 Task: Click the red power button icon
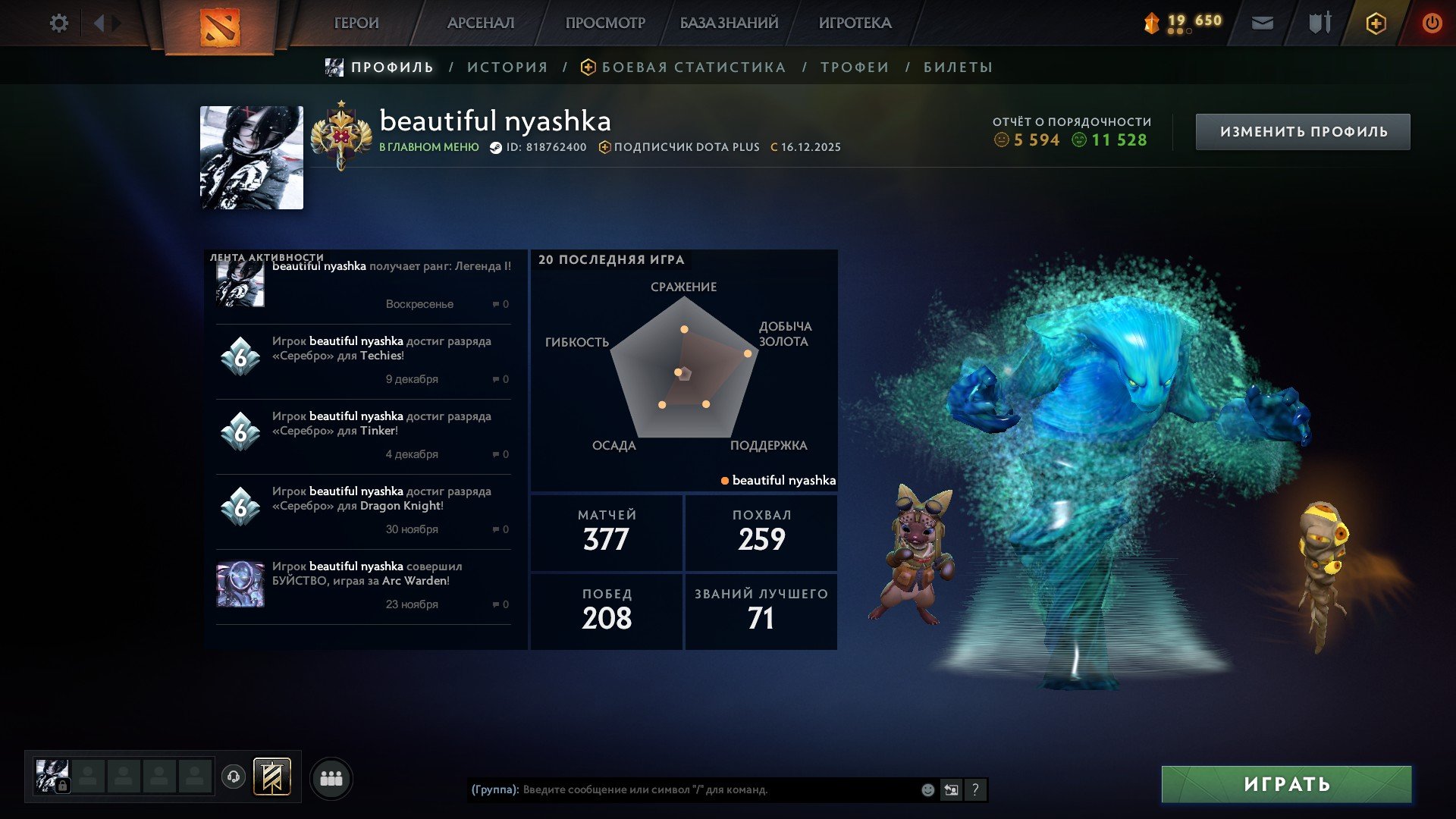pyautogui.click(x=1432, y=23)
